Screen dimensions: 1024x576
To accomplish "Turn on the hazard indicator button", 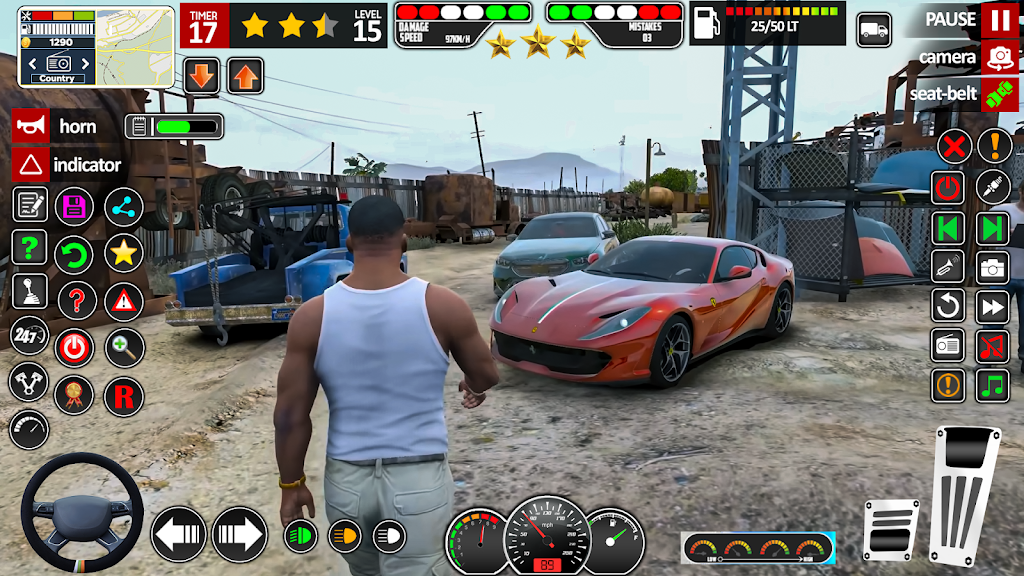I will [31, 165].
